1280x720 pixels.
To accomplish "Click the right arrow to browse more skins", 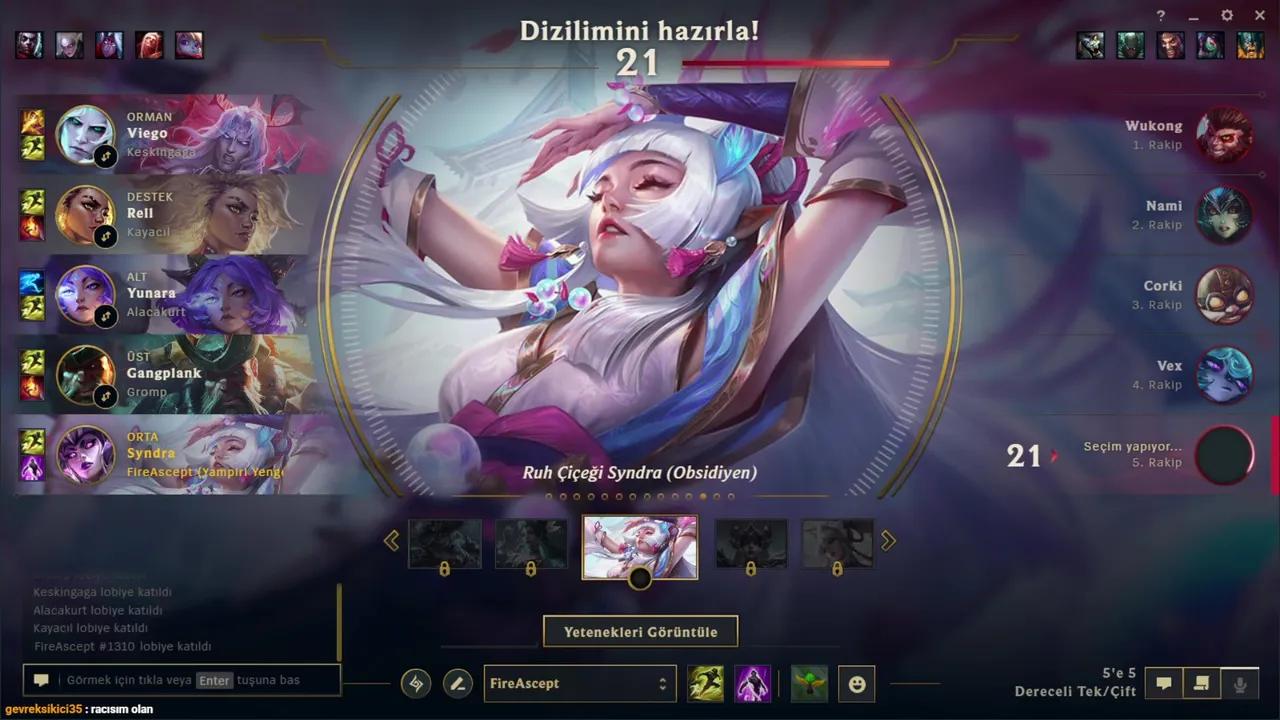I will pos(888,540).
